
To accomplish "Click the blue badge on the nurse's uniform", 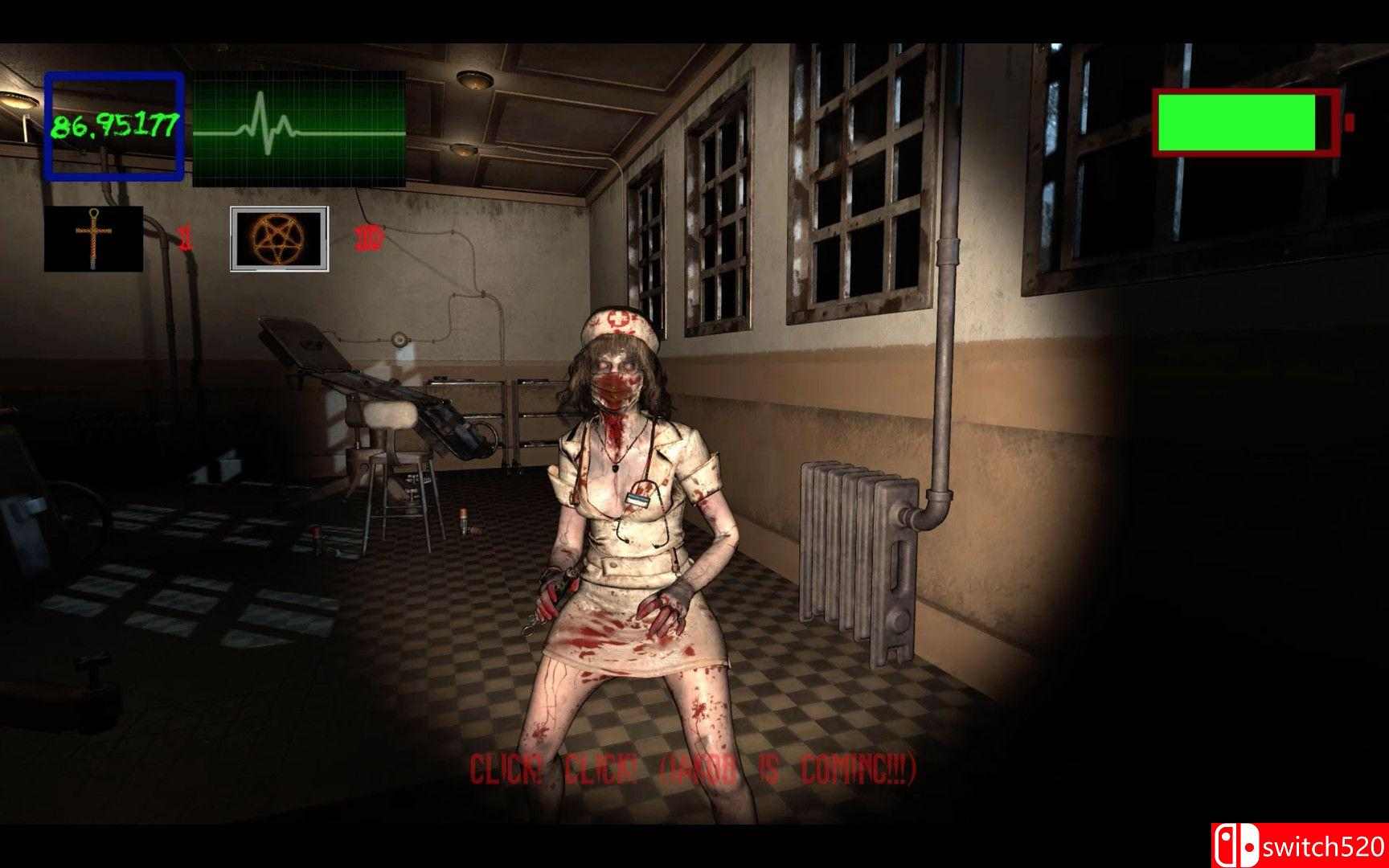I will pos(637,497).
